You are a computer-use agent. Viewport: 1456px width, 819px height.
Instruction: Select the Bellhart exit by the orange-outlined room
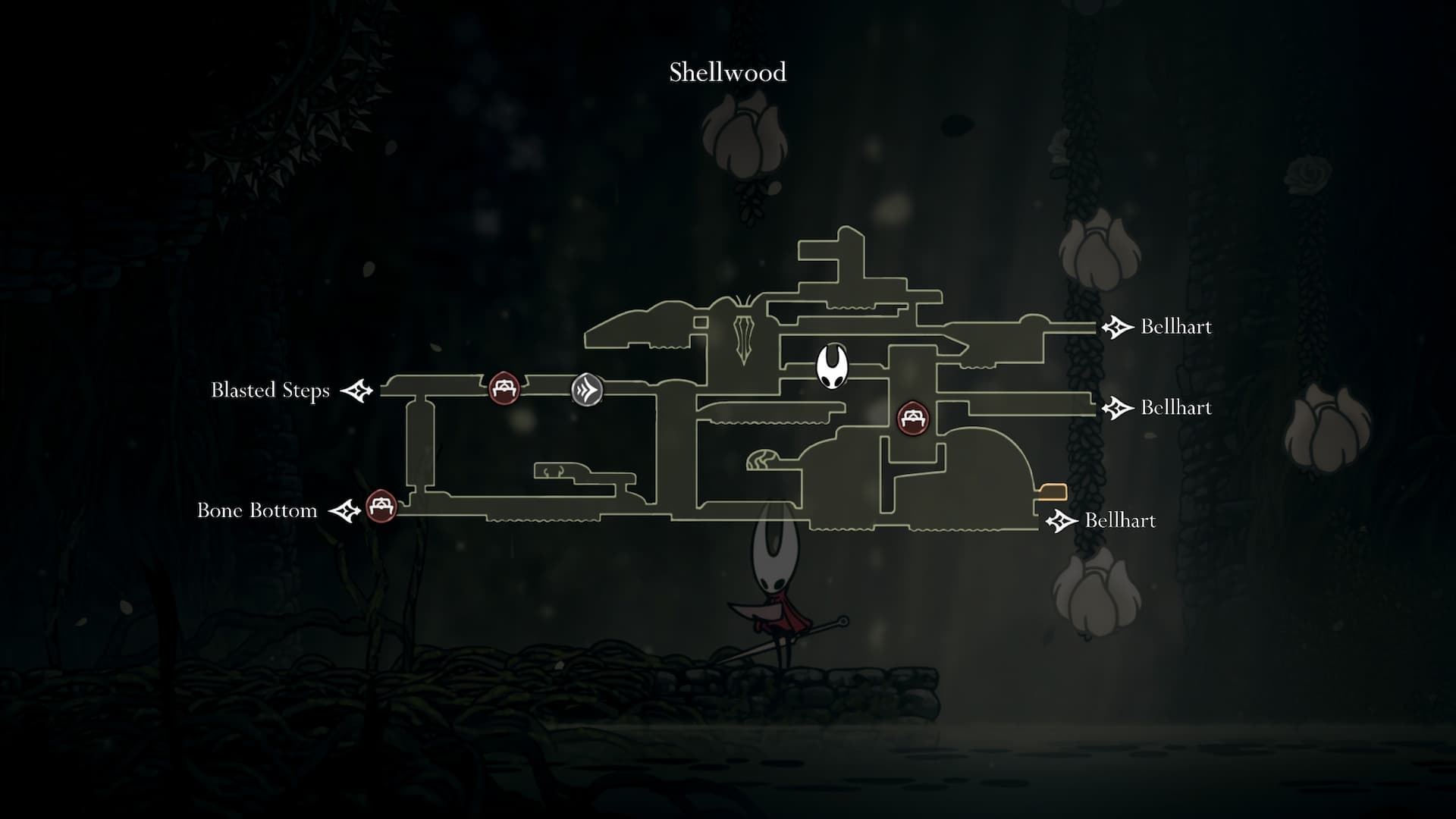click(1119, 521)
